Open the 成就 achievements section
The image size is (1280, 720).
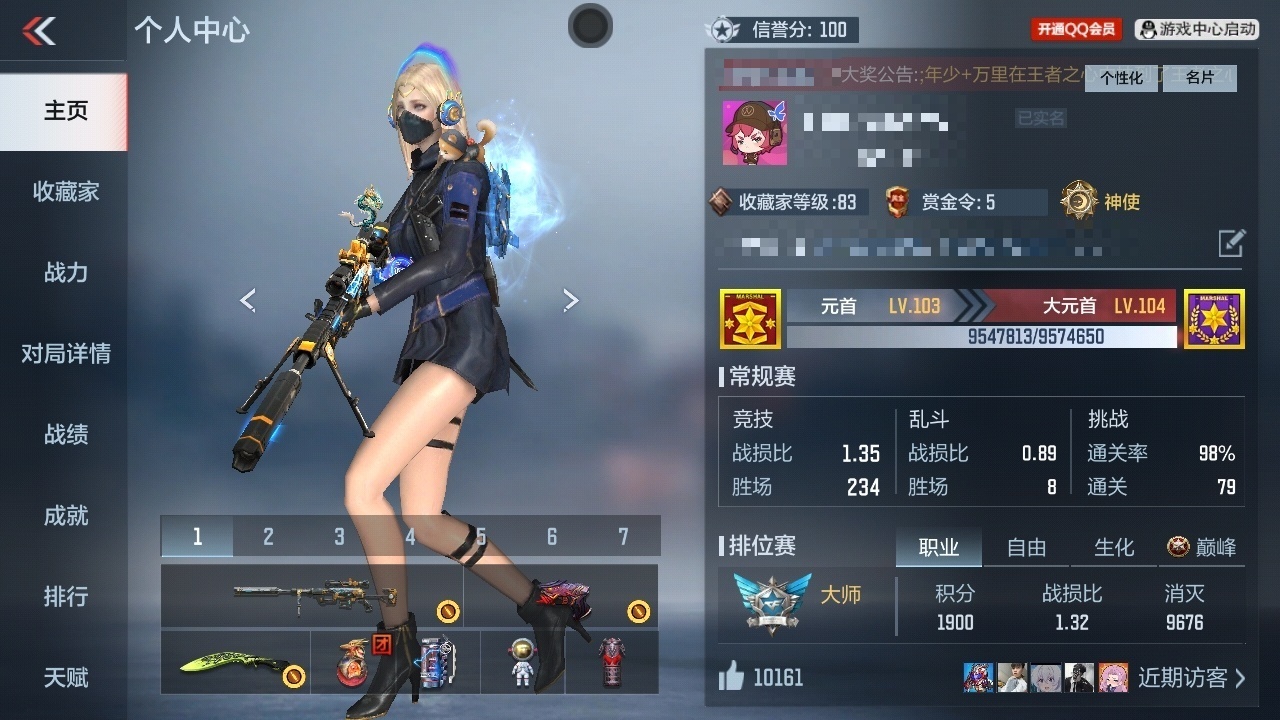coord(65,516)
